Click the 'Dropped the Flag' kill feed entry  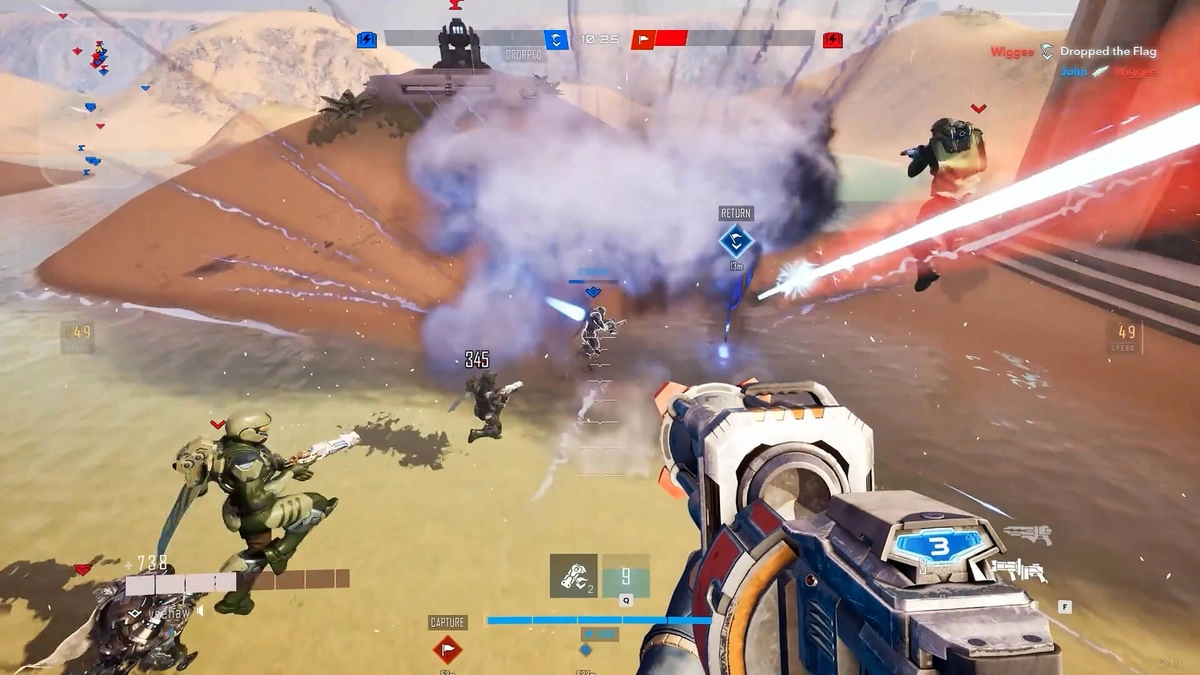pyautogui.click(x=1073, y=52)
